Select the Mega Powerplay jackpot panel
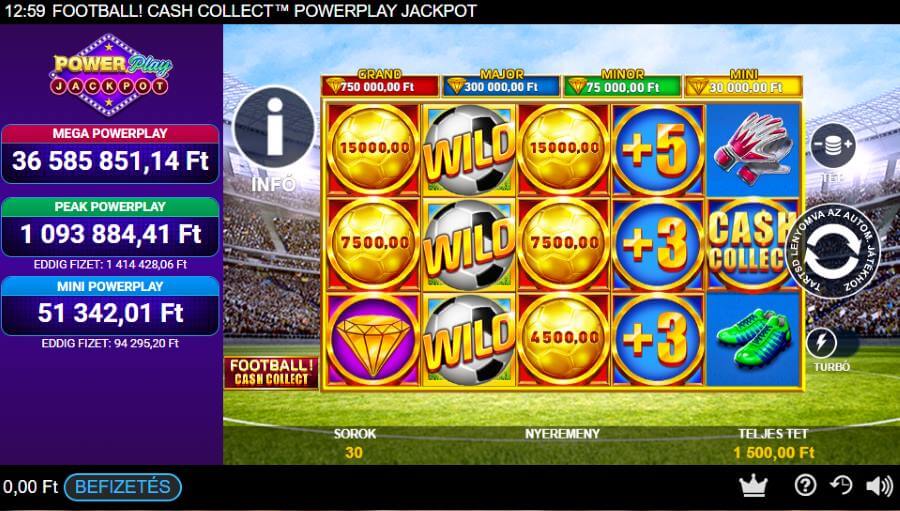Screen dimensions: 900x511 tap(111, 154)
